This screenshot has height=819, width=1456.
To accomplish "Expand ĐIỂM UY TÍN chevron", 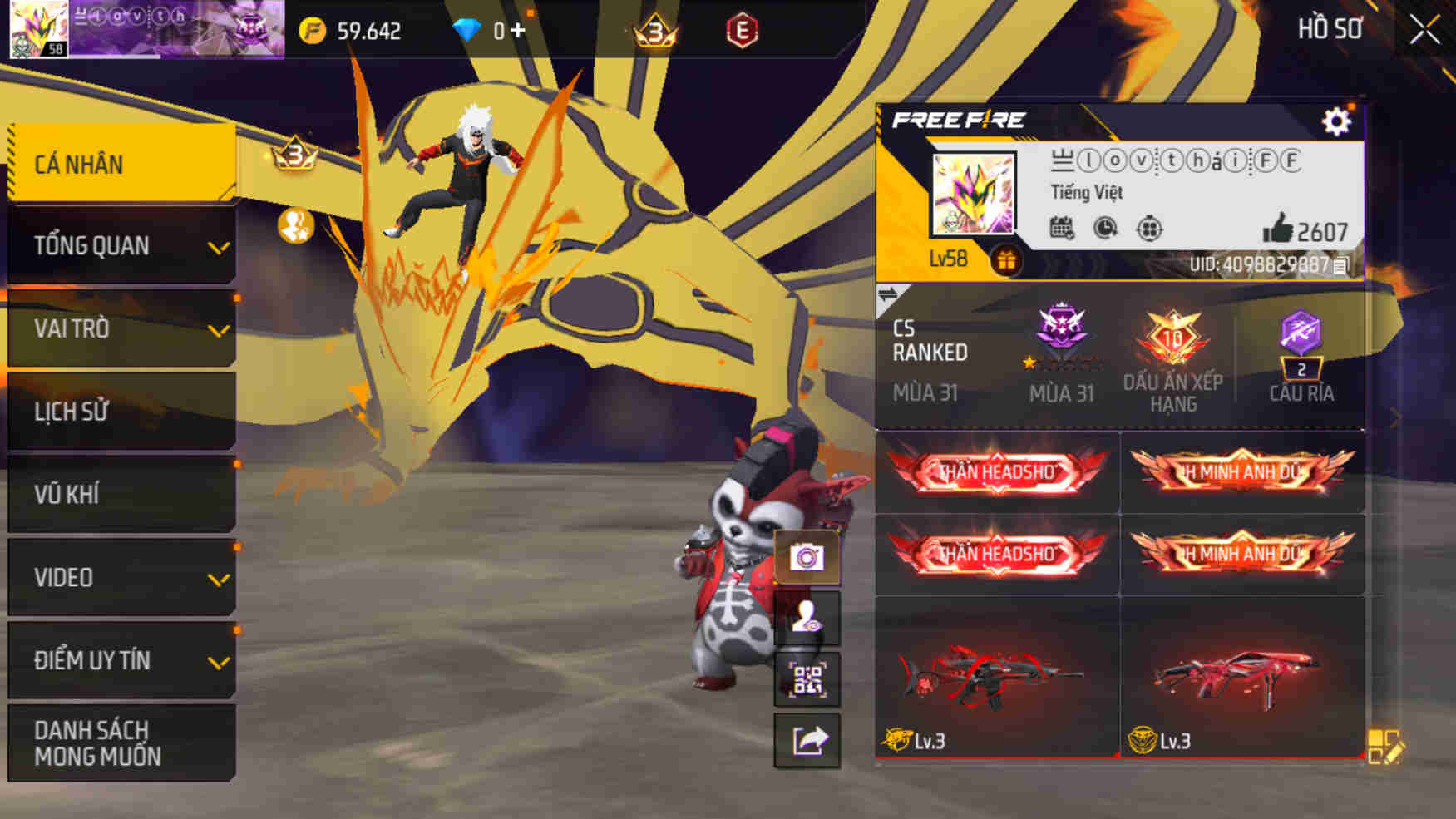I will click(x=219, y=661).
